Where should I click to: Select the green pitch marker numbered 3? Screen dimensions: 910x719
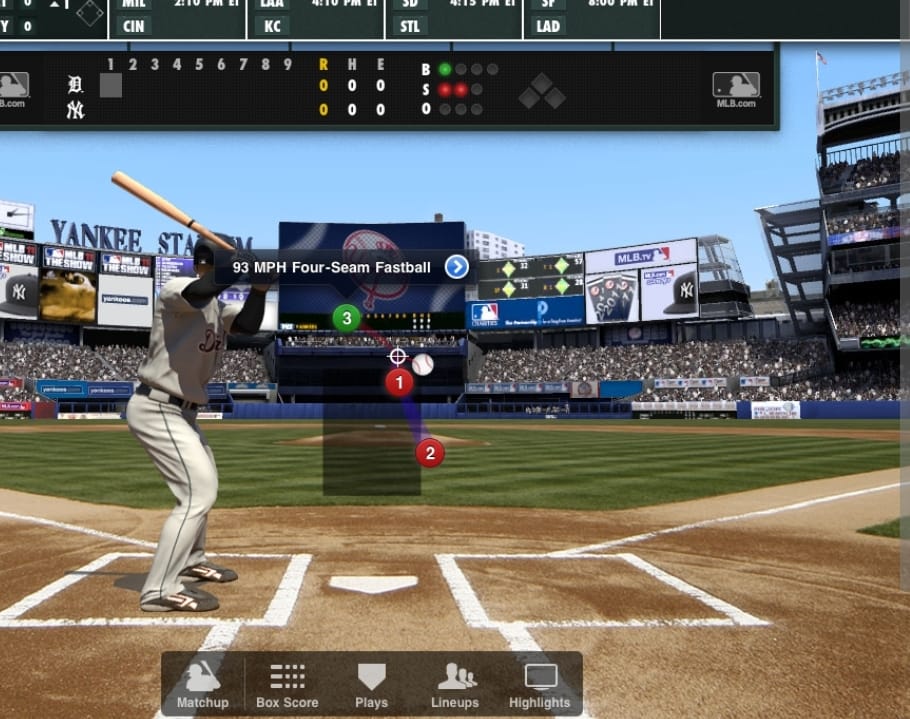click(346, 319)
